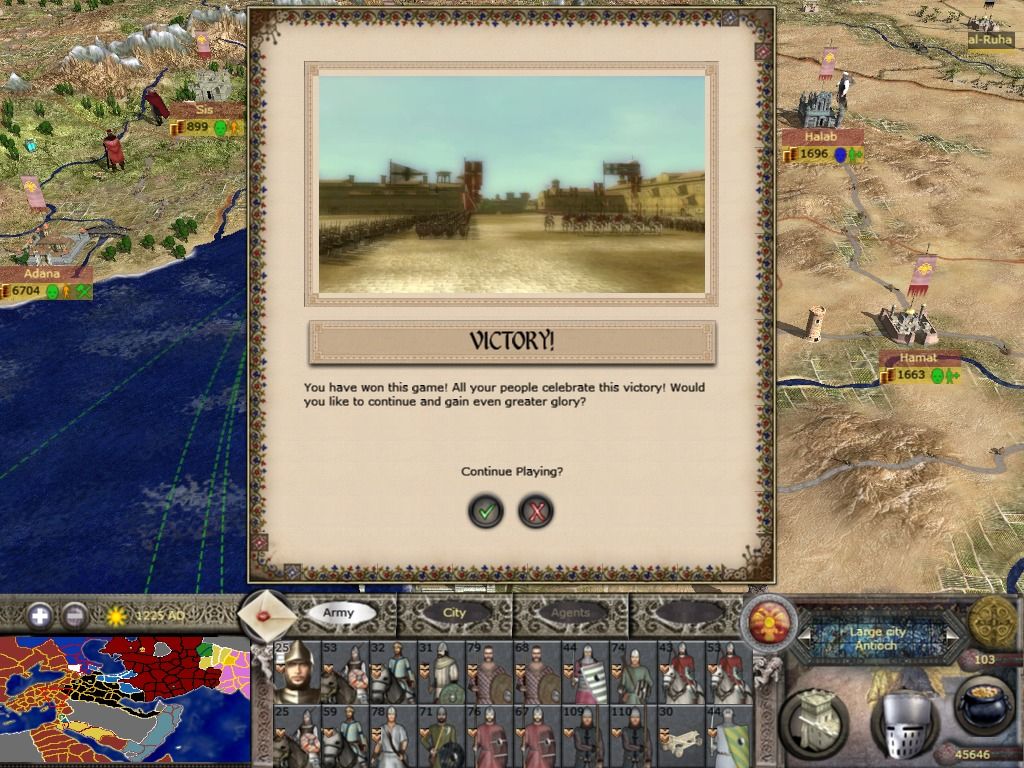Decline continuing with the red X button
The image size is (1024, 768).
click(537, 512)
